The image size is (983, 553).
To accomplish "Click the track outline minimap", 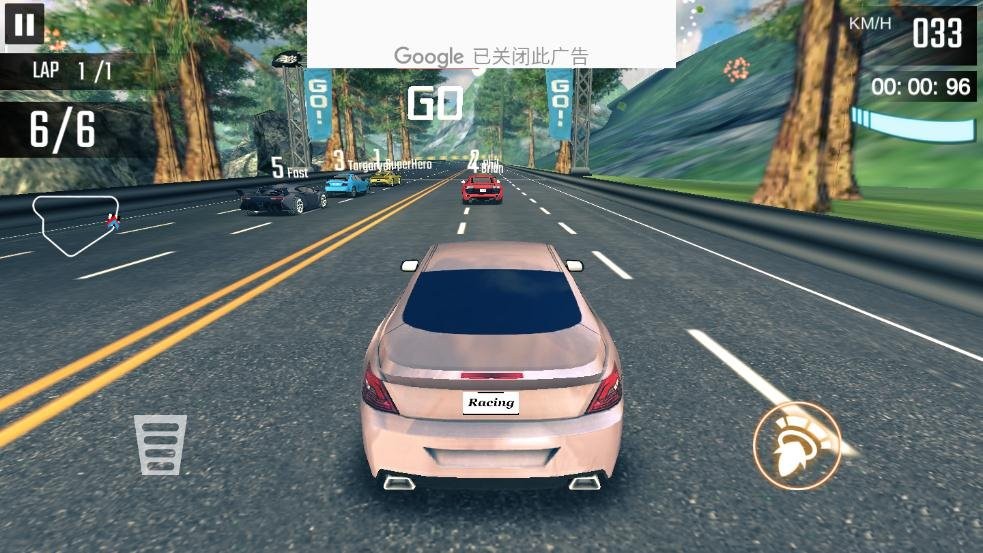I will [x=76, y=224].
